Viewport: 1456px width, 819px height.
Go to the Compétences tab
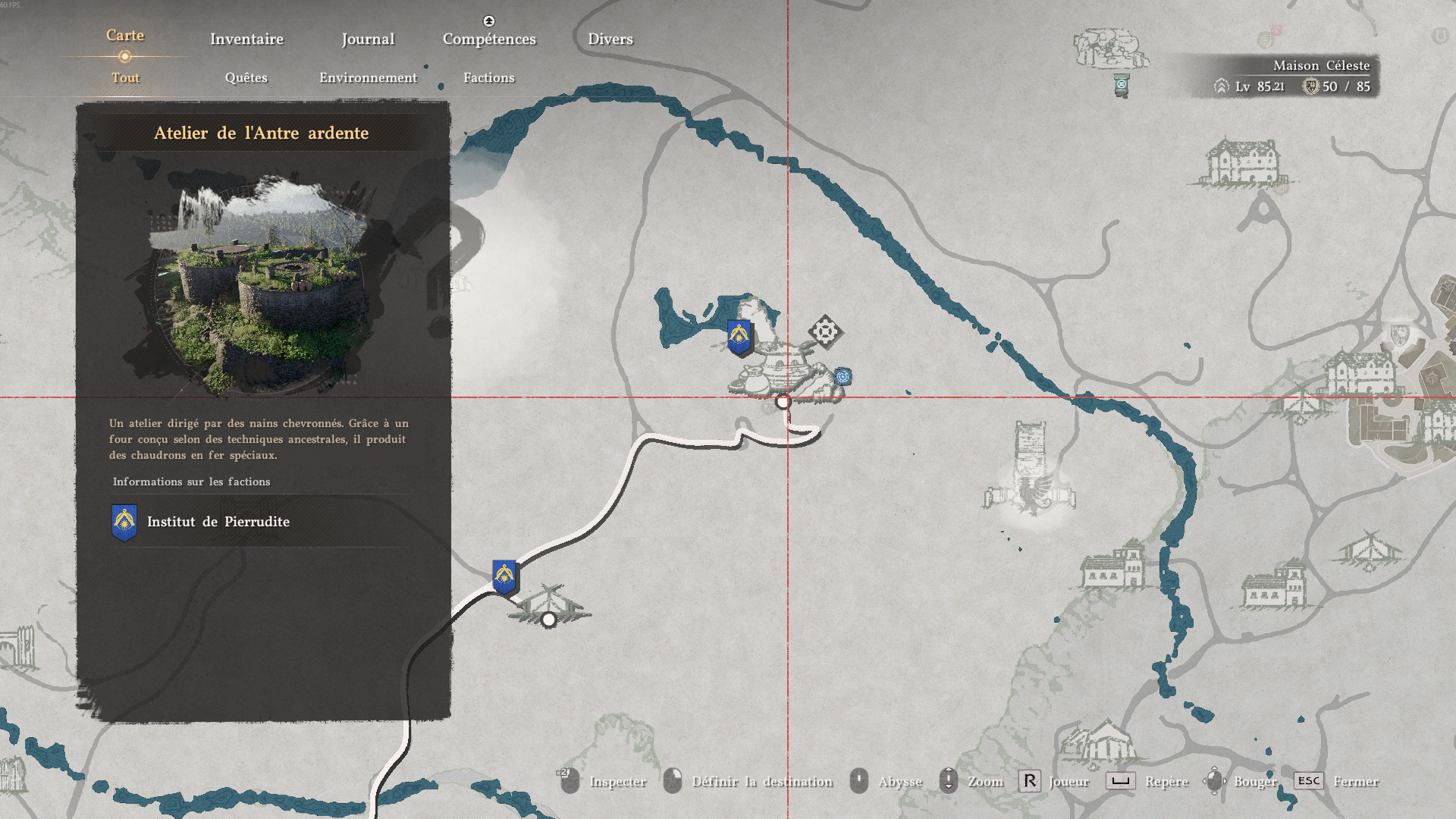[x=489, y=39]
